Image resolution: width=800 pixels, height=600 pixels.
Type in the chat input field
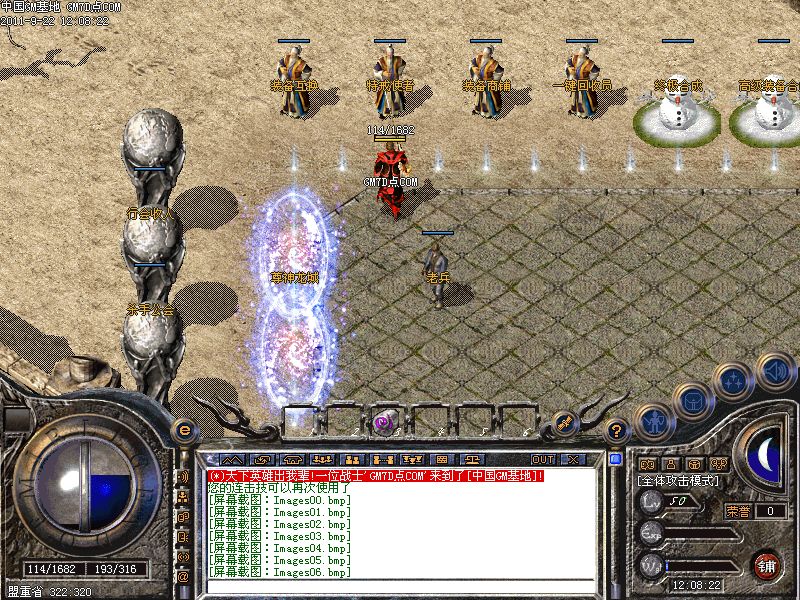tap(400, 586)
